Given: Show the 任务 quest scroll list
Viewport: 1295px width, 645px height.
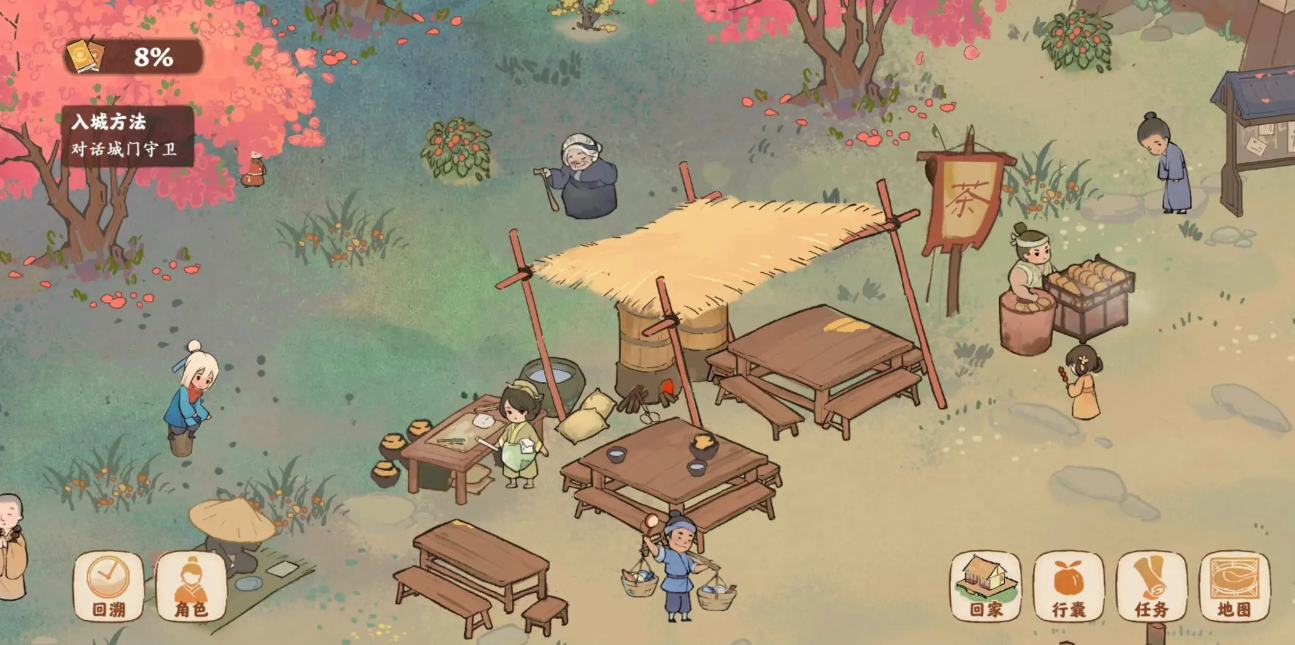Looking at the screenshot, I should (1151, 586).
